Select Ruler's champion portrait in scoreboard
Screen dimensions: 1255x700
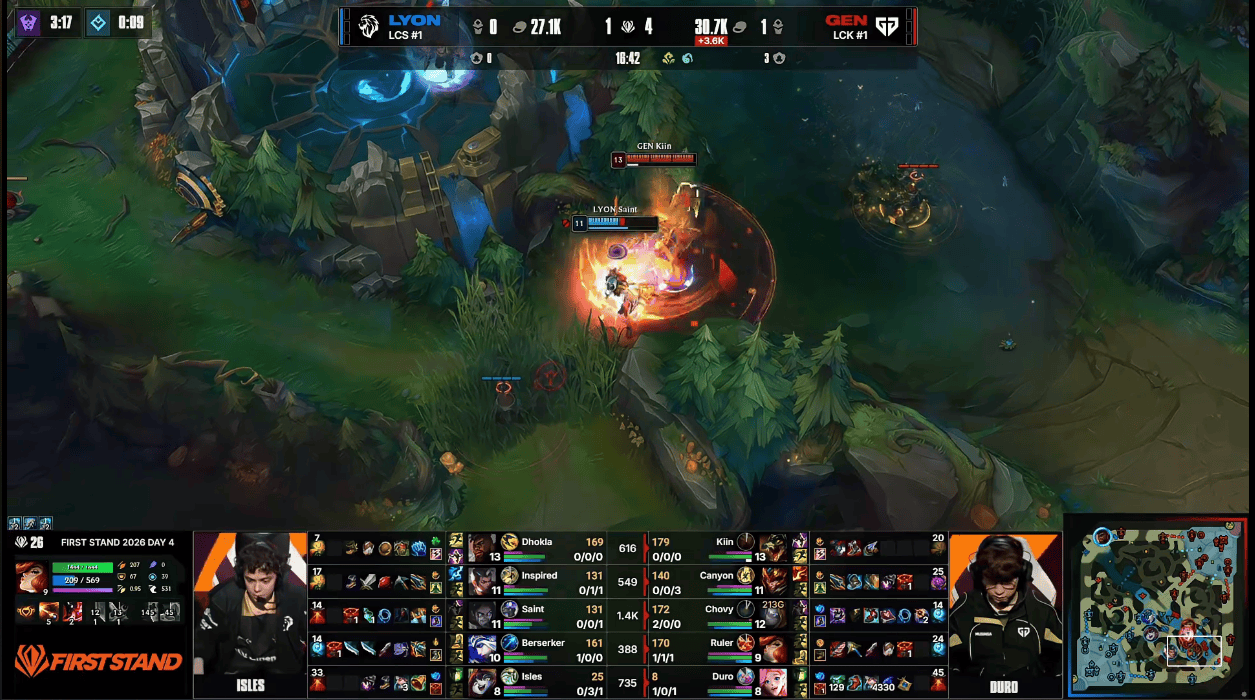[x=772, y=648]
